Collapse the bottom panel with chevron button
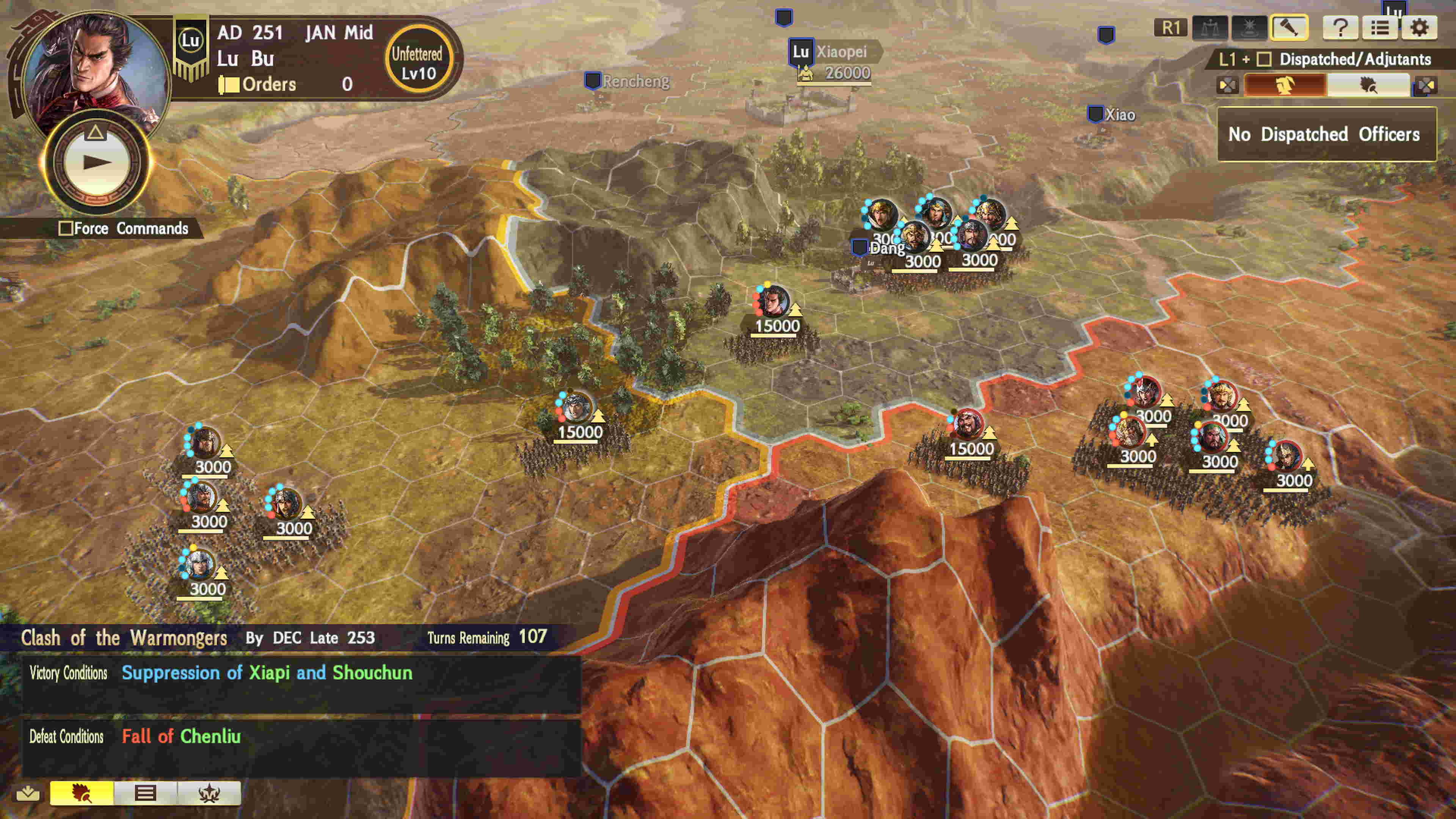The width and height of the screenshot is (1456, 819). [28, 794]
